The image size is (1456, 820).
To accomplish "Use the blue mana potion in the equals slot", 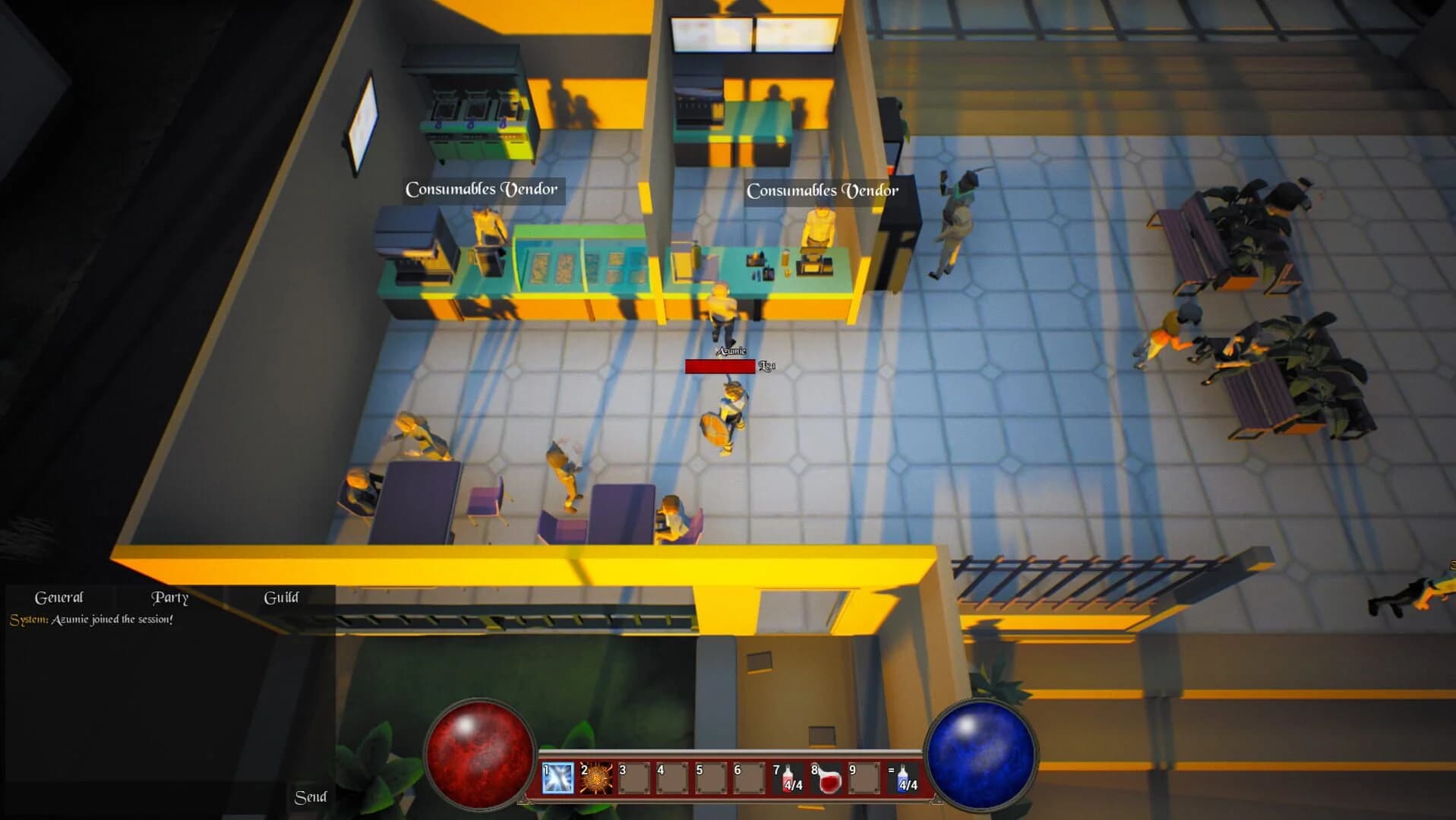I will [x=902, y=779].
